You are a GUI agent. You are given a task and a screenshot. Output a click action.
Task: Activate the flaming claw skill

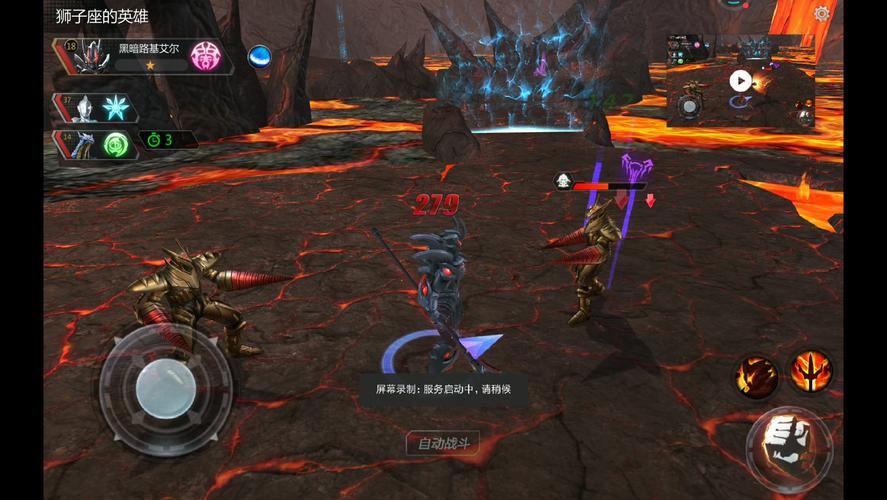tap(758, 375)
